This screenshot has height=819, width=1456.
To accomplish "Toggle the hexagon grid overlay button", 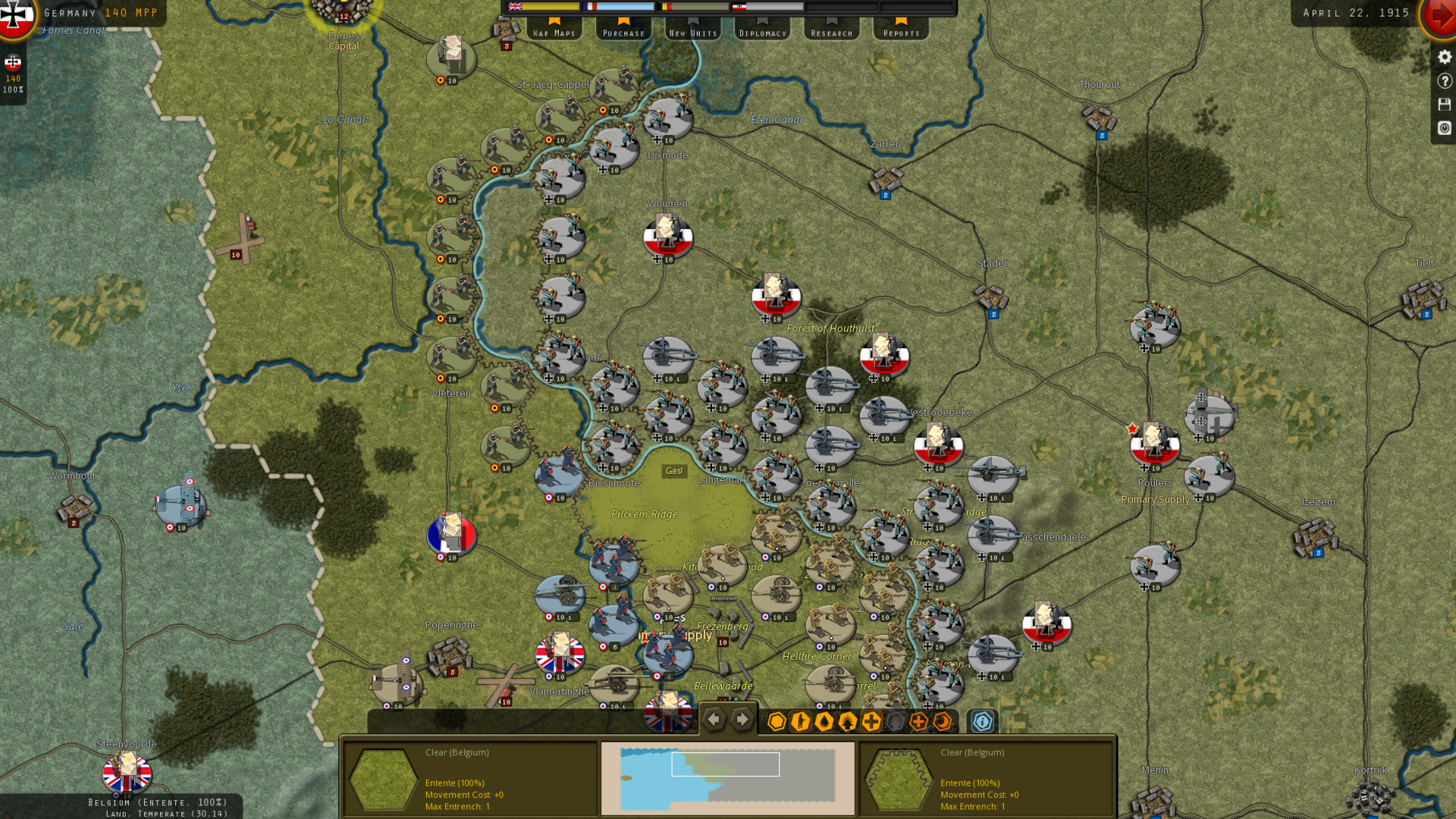I will coord(777,721).
